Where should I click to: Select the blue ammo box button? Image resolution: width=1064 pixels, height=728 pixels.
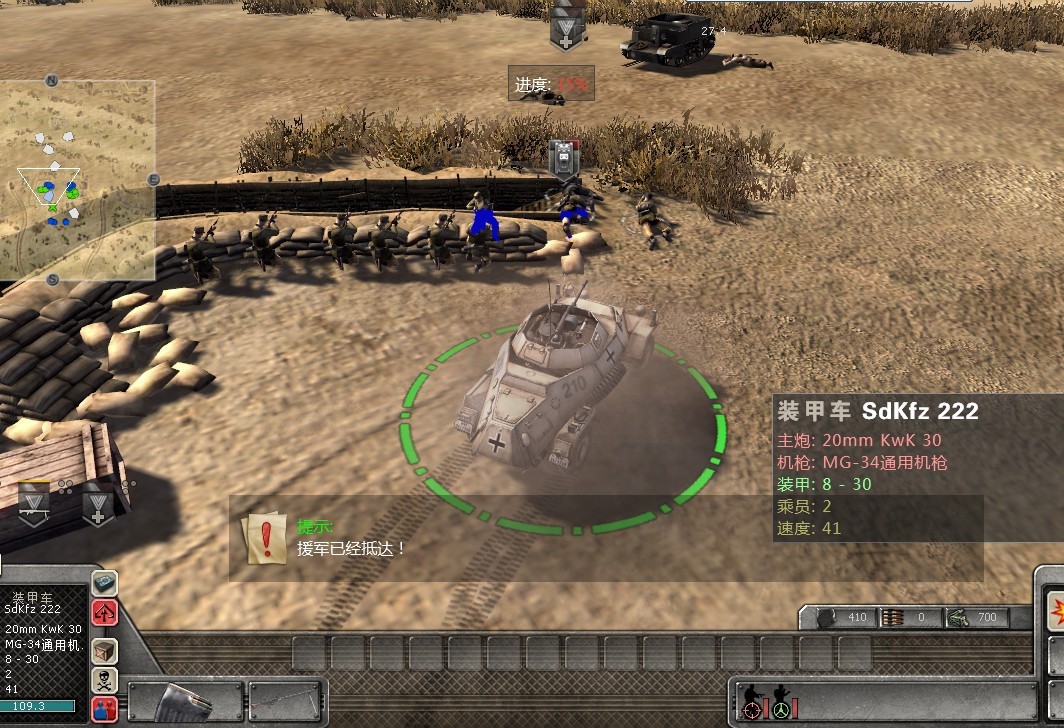point(105,582)
